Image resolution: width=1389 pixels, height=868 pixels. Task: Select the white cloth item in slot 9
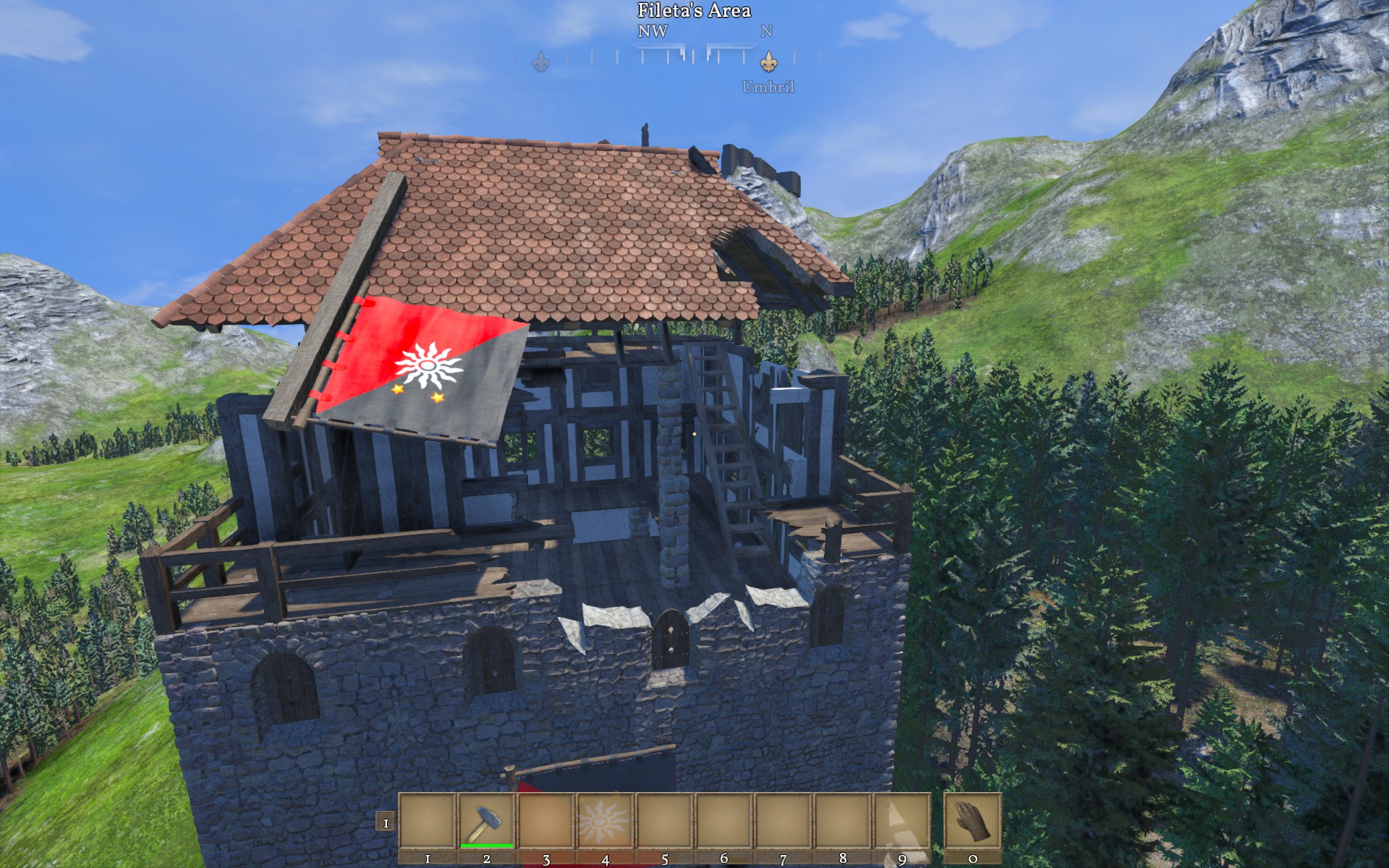(x=901, y=822)
